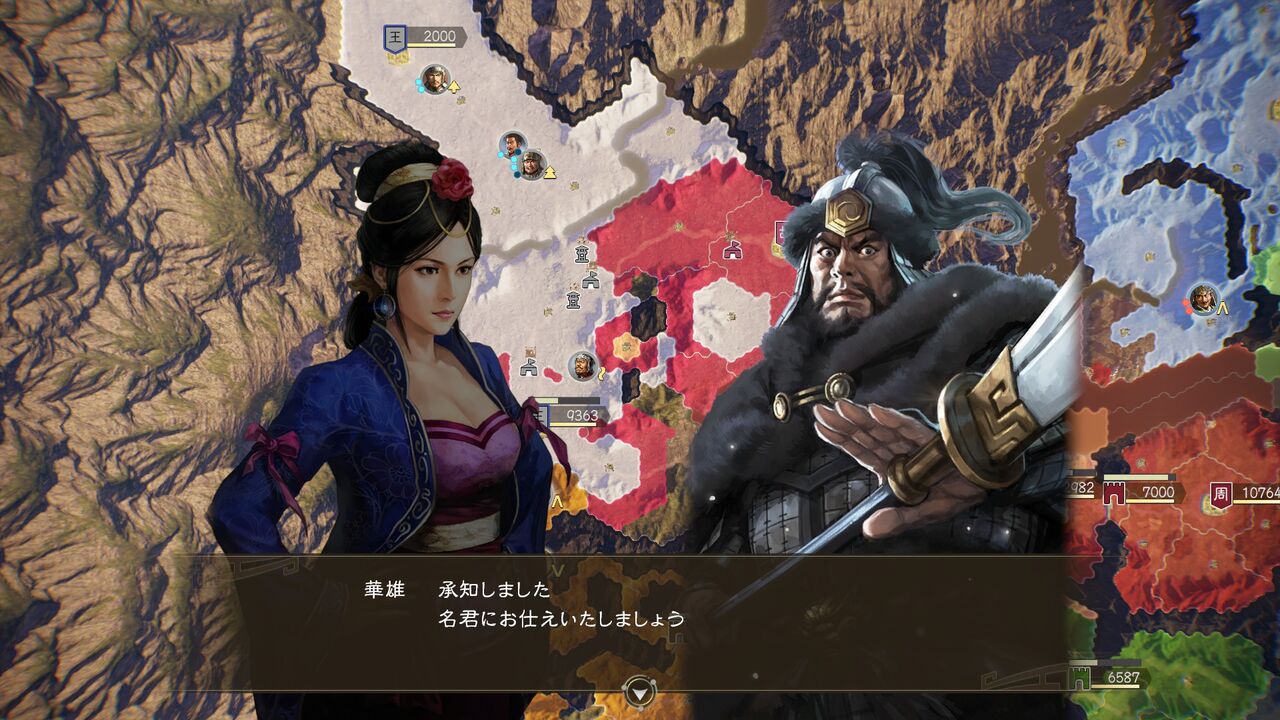The width and height of the screenshot is (1280, 720).
Task: Click the 周 faction crest on the 10764 banner
Action: point(1222,493)
